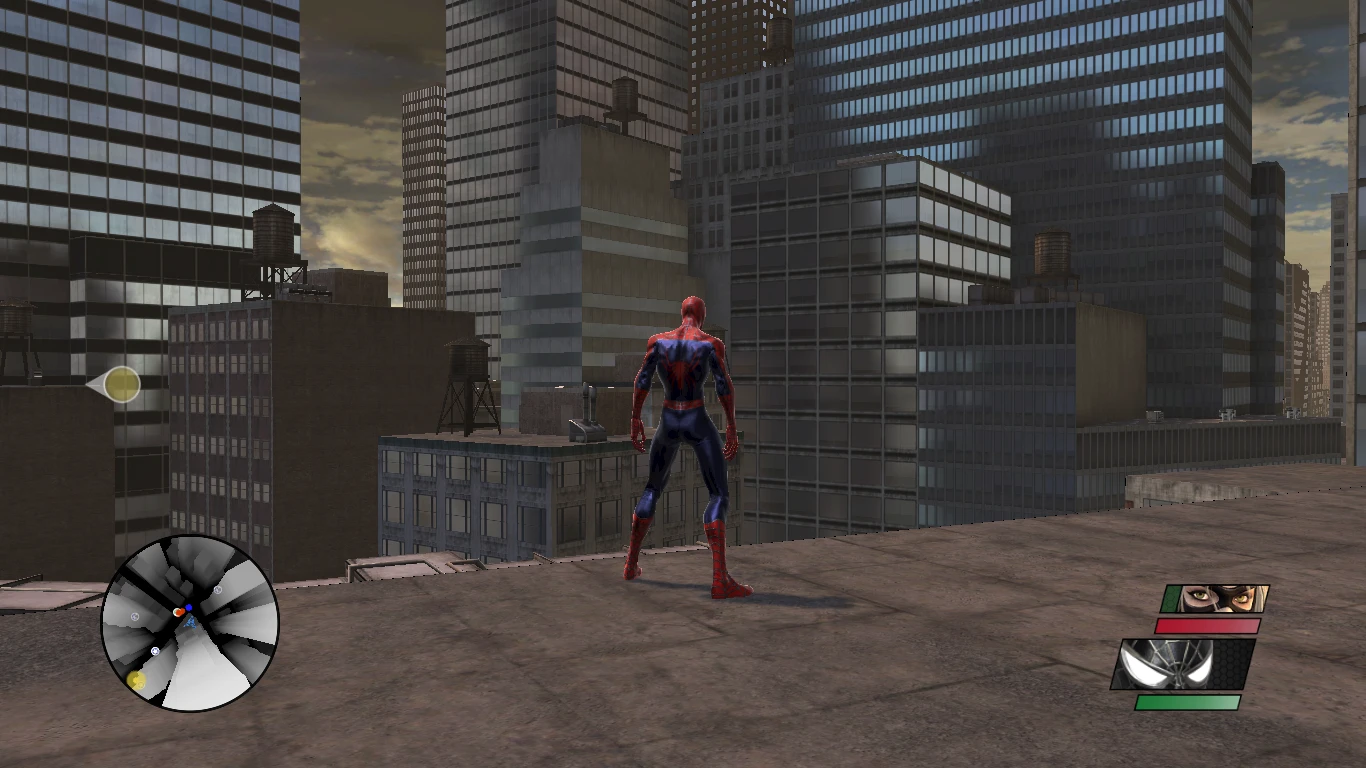The height and width of the screenshot is (768, 1366).
Task: Click Spider-Man's green suit meter
Action: coord(1189,701)
